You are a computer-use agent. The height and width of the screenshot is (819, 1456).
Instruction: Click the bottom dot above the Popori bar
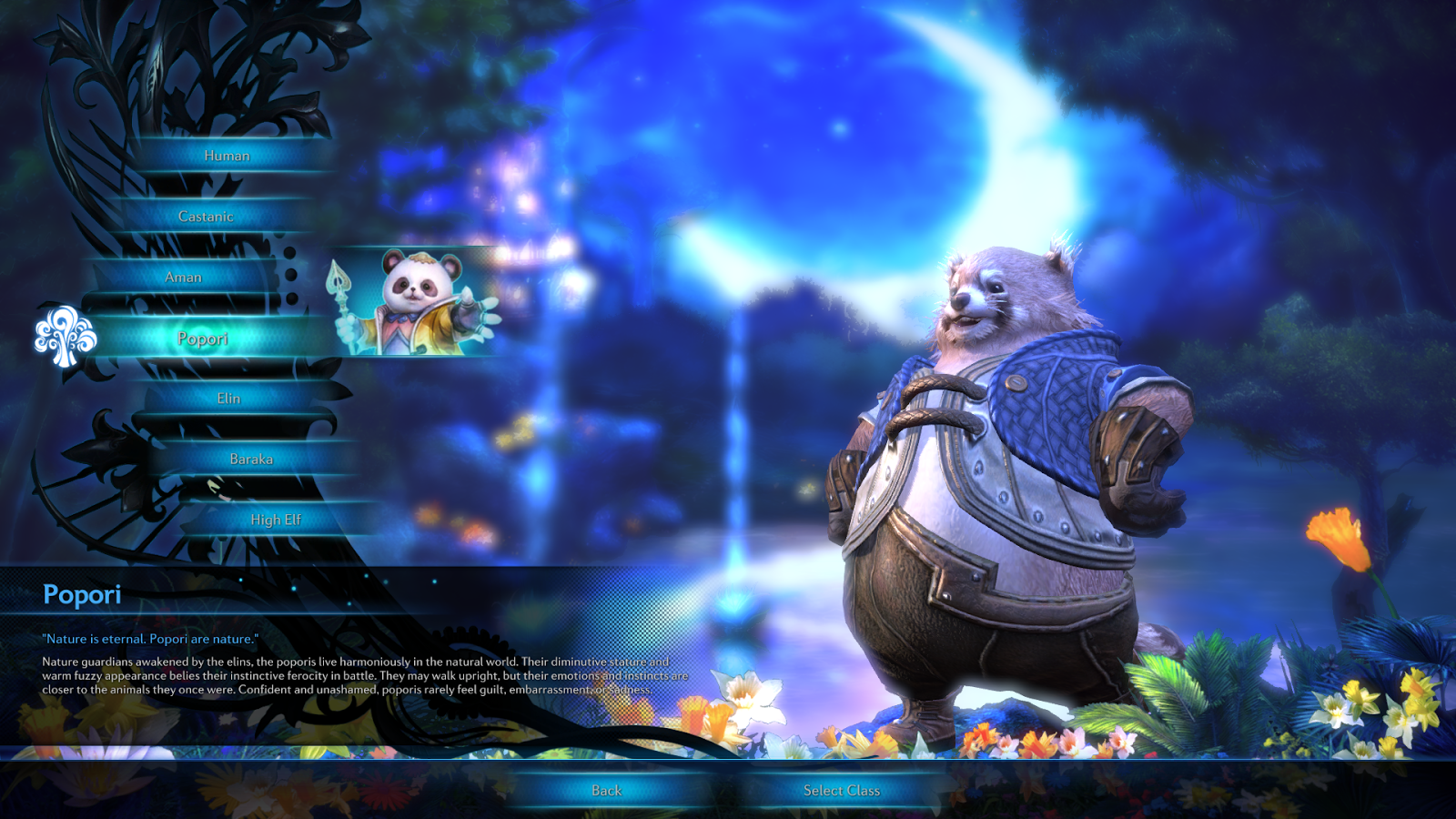290,298
